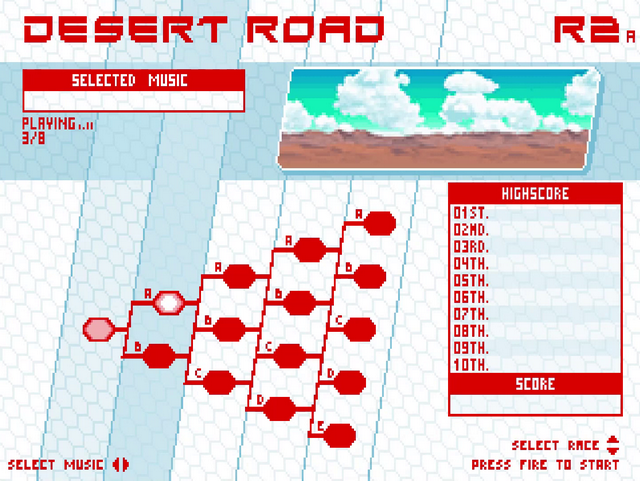
Task: Activate the Press Fire to Start prompt
Action: (x=545, y=465)
